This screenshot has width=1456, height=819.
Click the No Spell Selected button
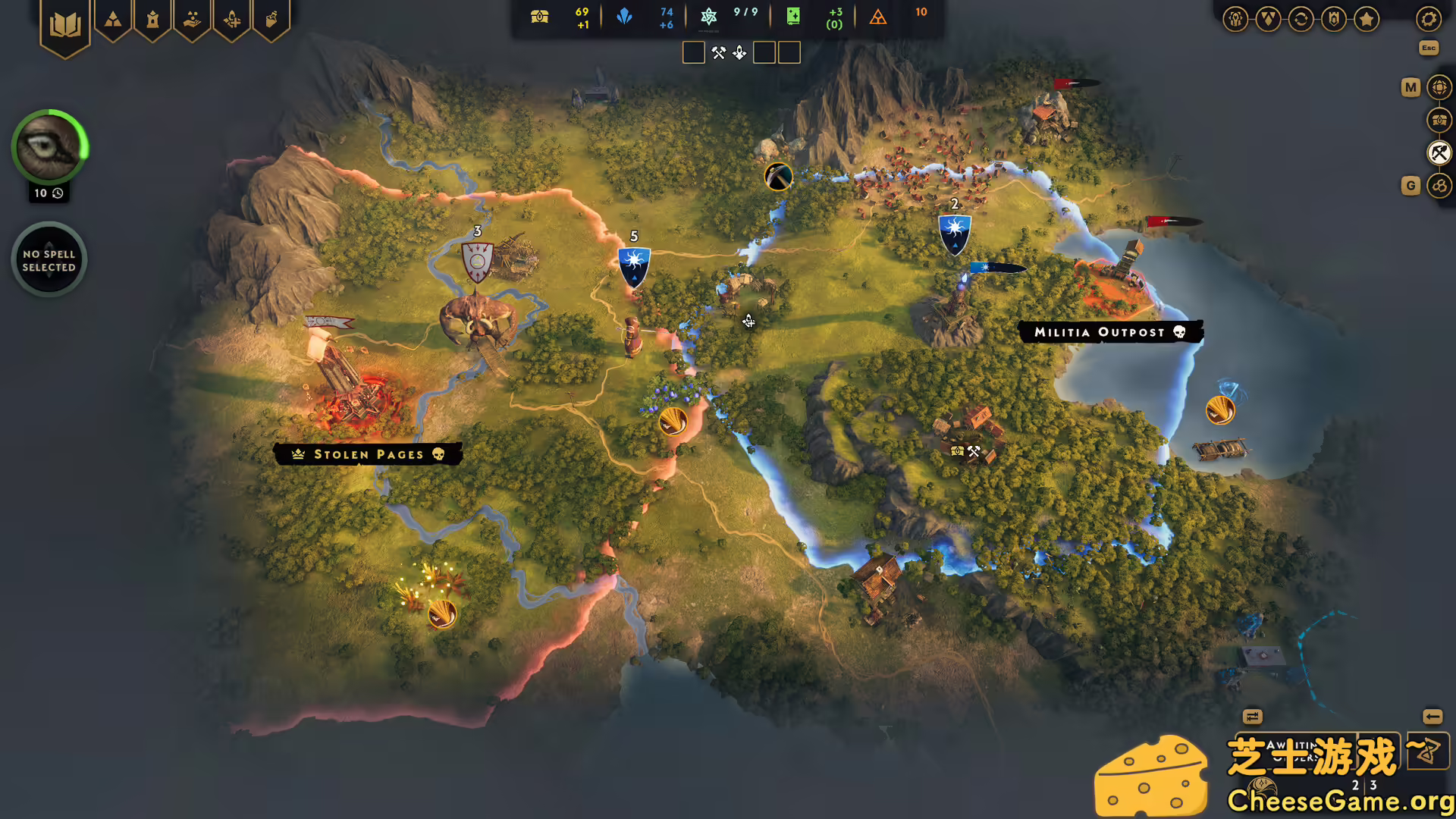[49, 259]
